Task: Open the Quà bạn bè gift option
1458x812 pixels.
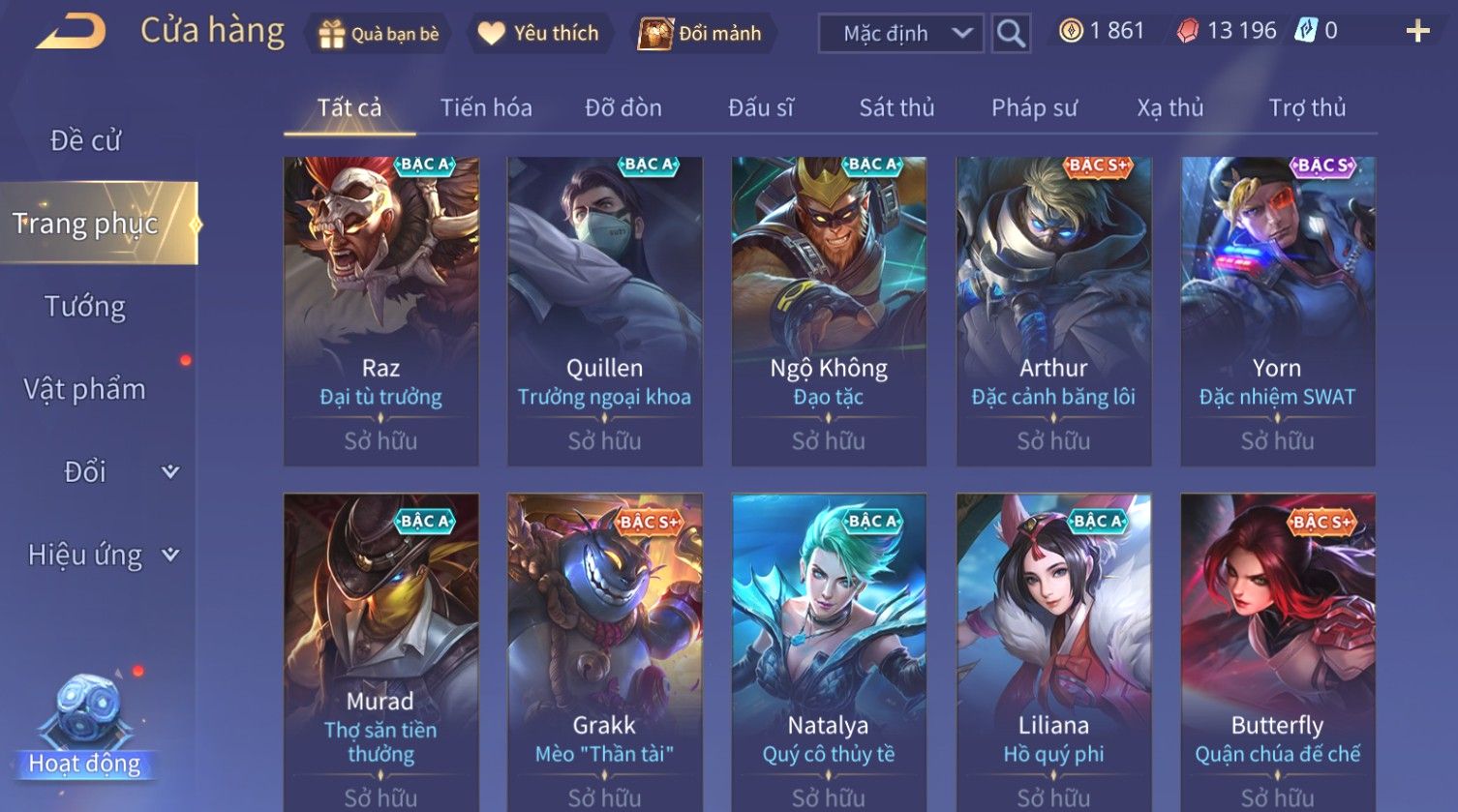Action: click(379, 34)
